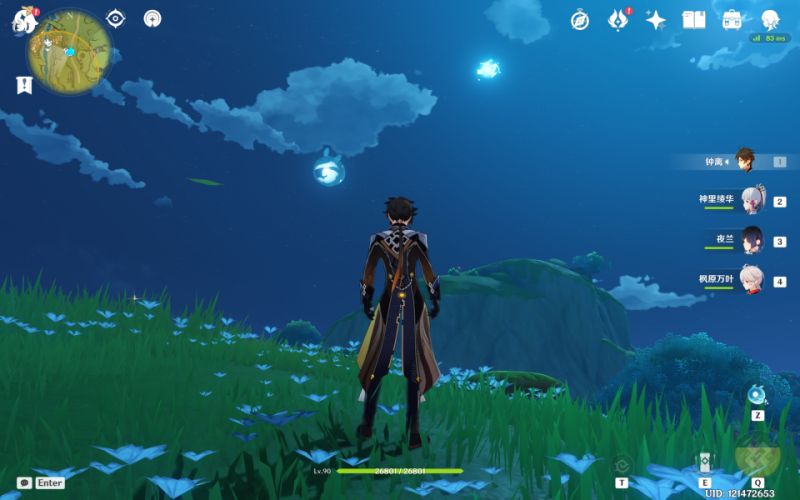Click the faded circular icon left of the skill
This screenshot has width=800, height=500.
[x=622, y=464]
